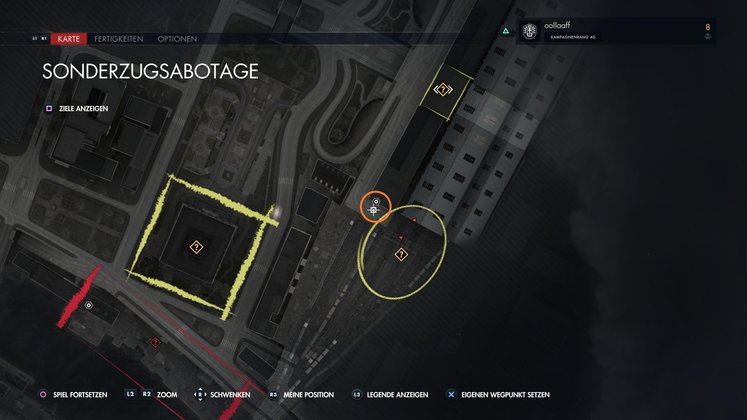The height and width of the screenshot is (420, 747).
Task: Choose objective marker inside the yellow circle zone
Action: (401, 255)
